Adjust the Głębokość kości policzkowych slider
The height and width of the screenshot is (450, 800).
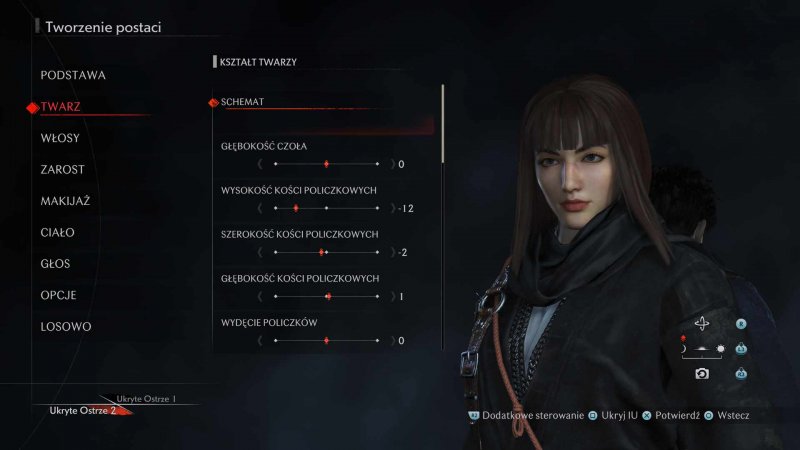coord(326,296)
